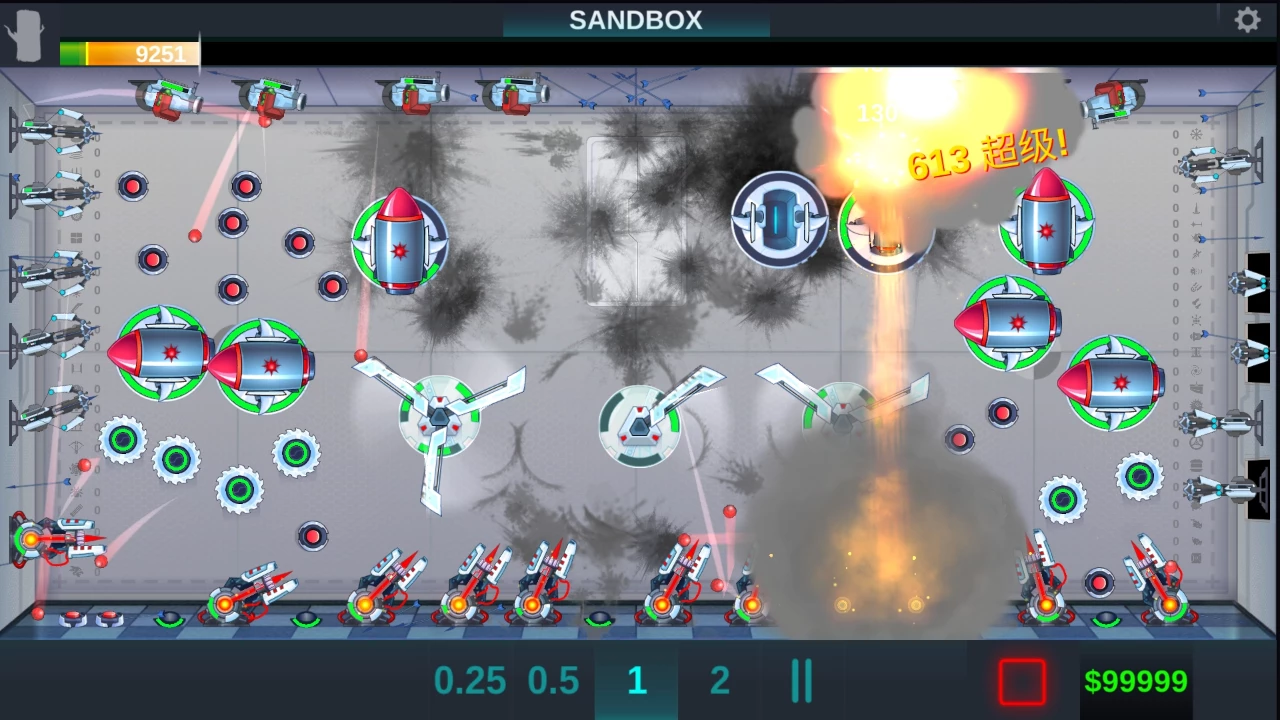Pause the simulation
Viewport: 1280px width, 720px height.
click(x=801, y=681)
